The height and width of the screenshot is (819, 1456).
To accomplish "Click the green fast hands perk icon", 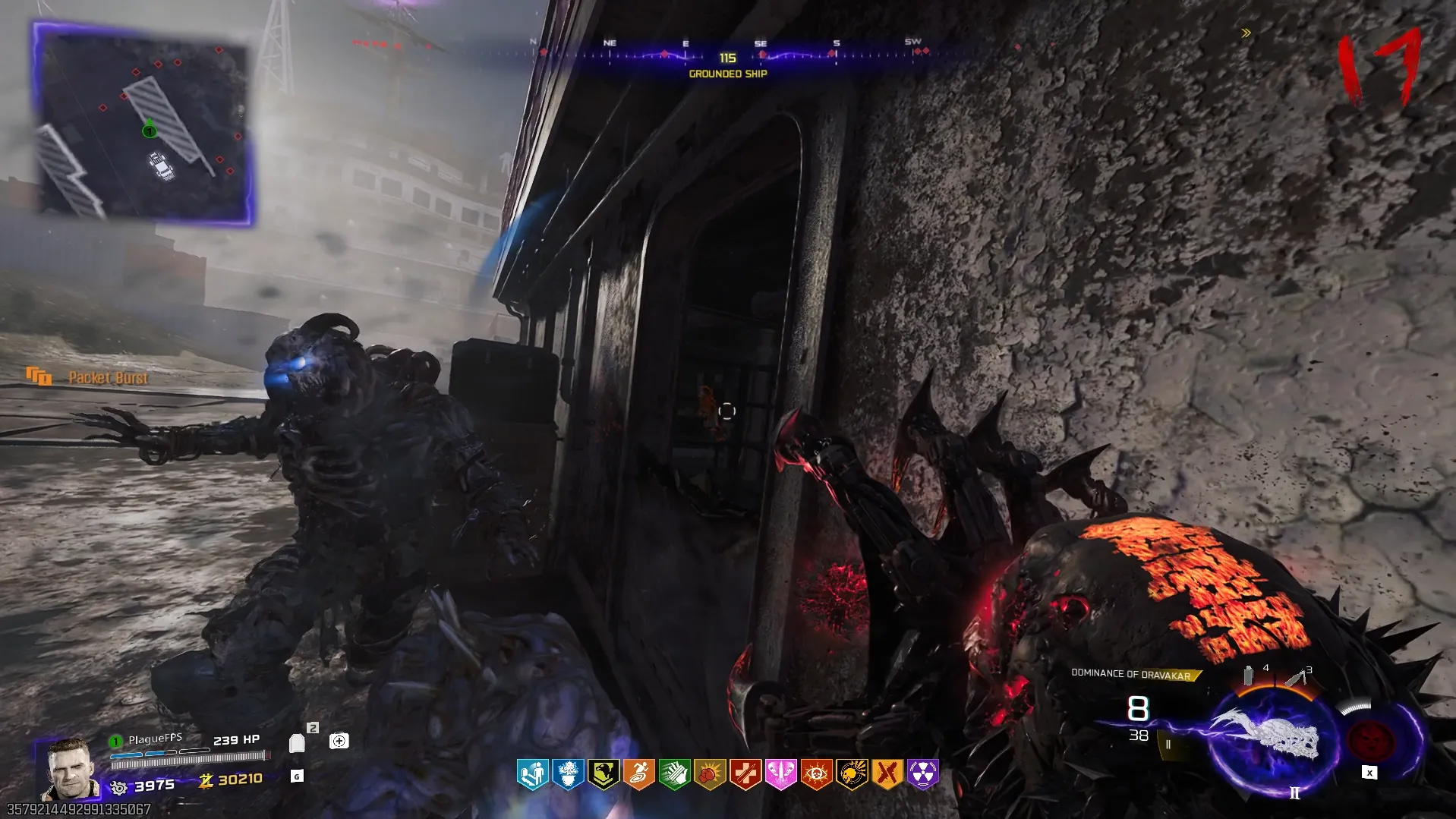I will click(x=674, y=774).
